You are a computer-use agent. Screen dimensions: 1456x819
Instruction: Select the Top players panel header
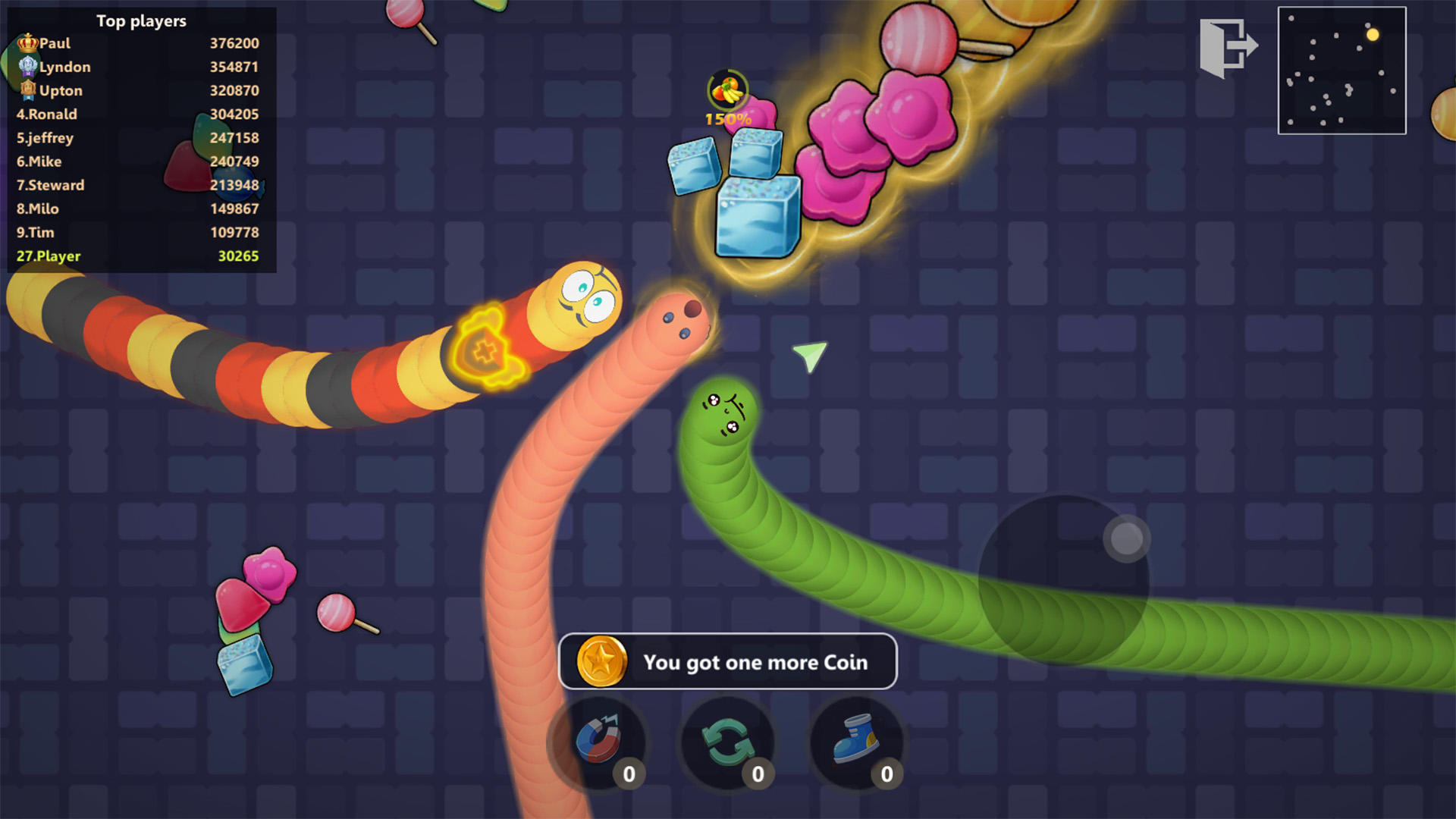pyautogui.click(x=141, y=21)
